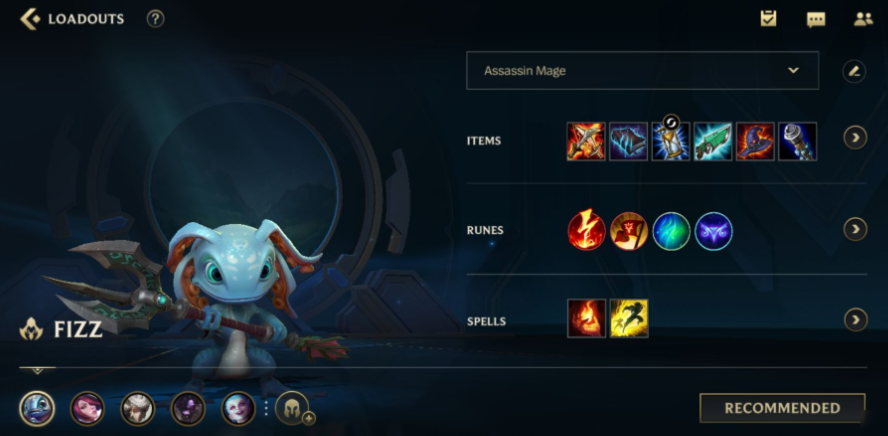The image size is (888, 436).
Task: Add a champion with the helmet plus icon
Action: click(293, 408)
